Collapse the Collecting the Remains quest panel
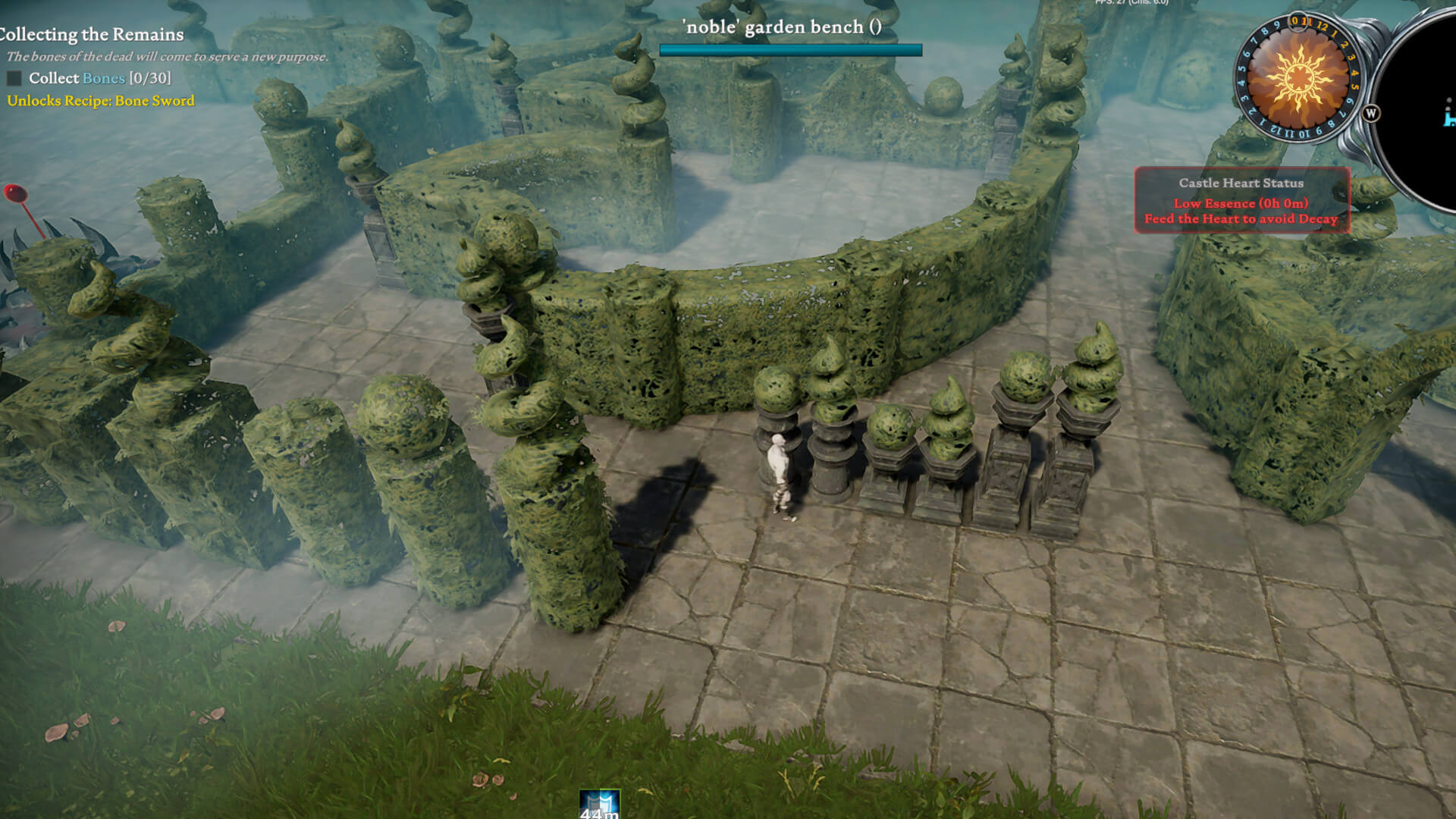The width and height of the screenshot is (1456, 819). (91, 34)
